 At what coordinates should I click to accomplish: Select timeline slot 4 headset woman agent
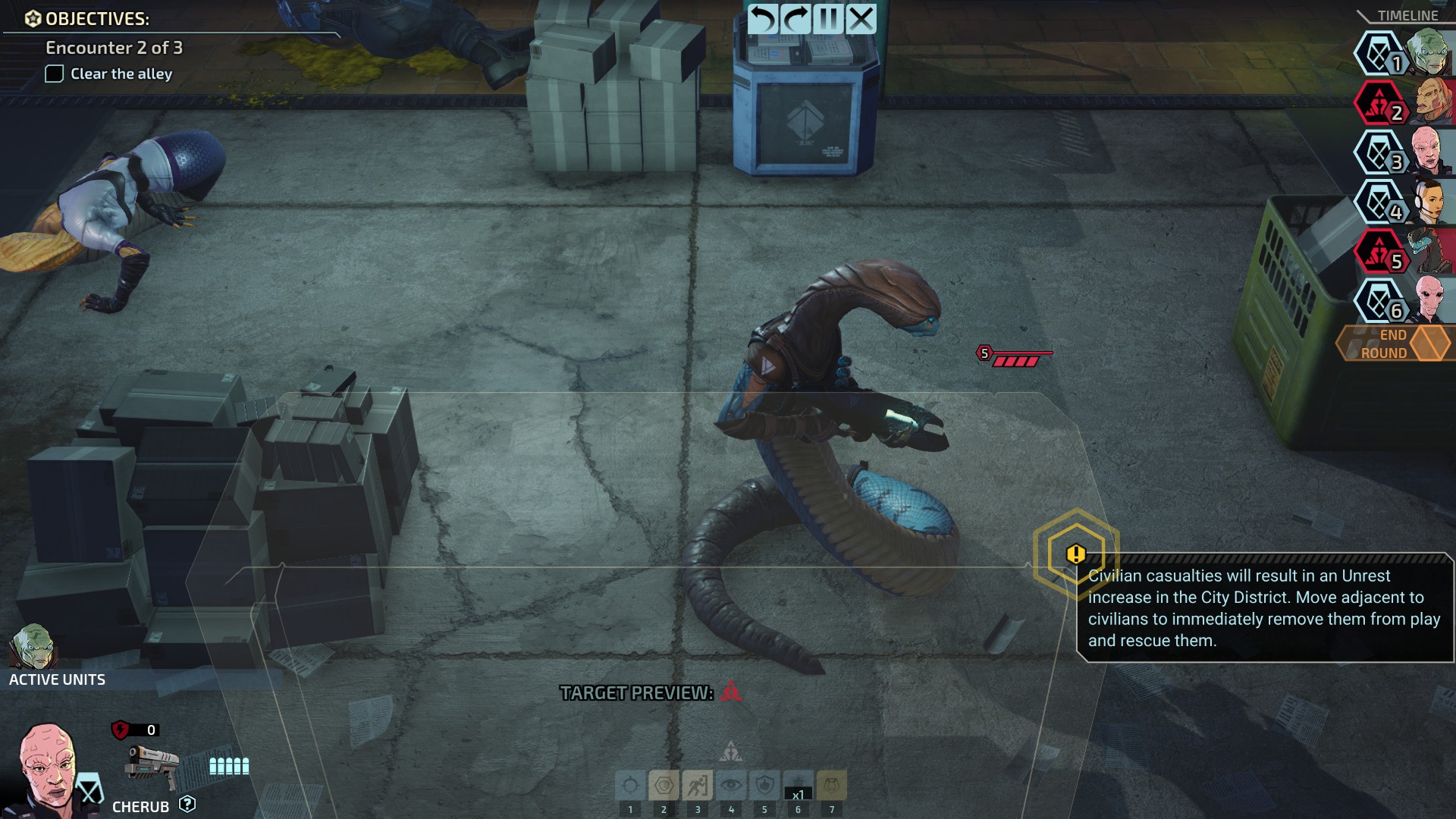pyautogui.click(x=1429, y=201)
